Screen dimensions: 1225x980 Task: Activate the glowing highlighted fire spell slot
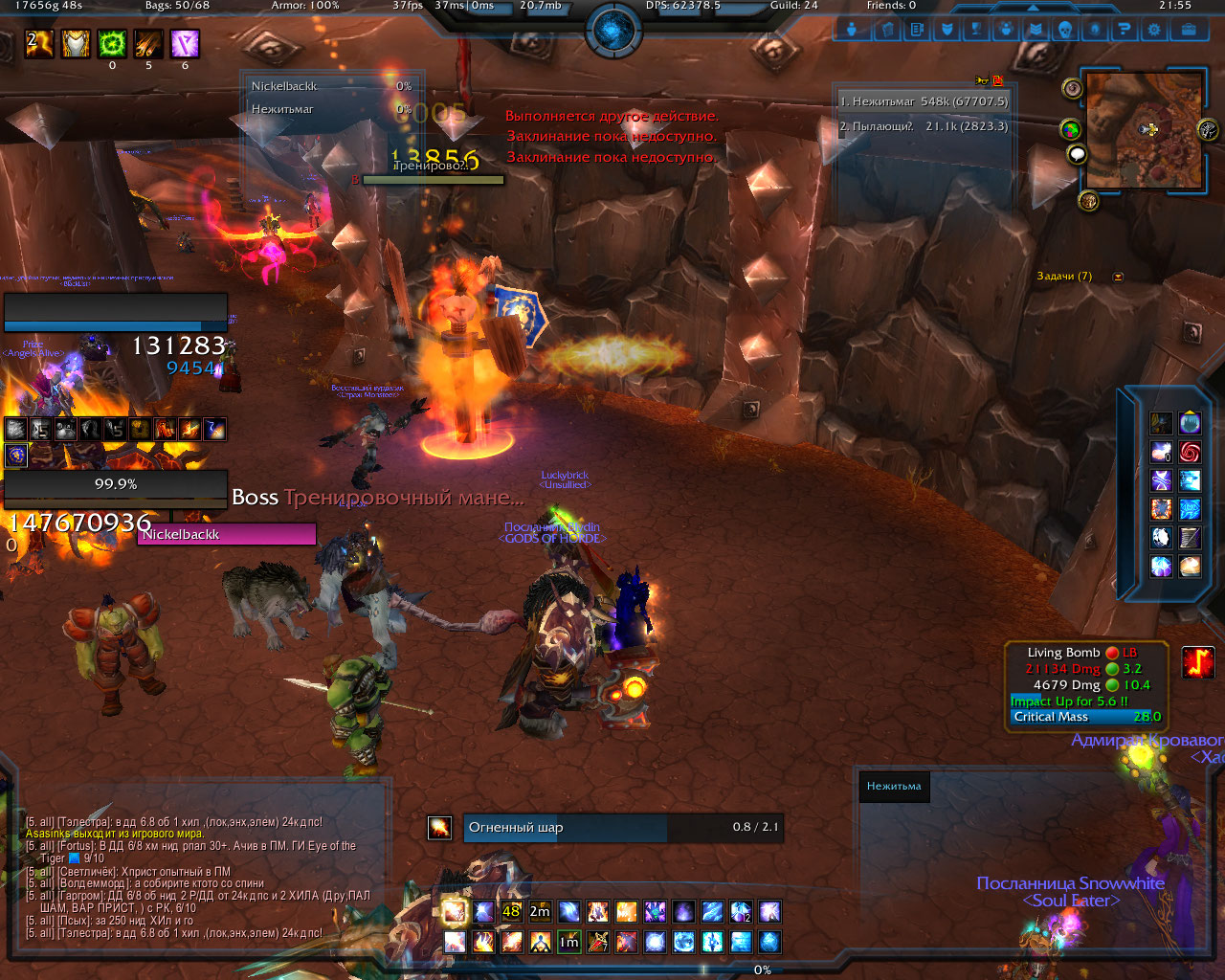click(455, 911)
